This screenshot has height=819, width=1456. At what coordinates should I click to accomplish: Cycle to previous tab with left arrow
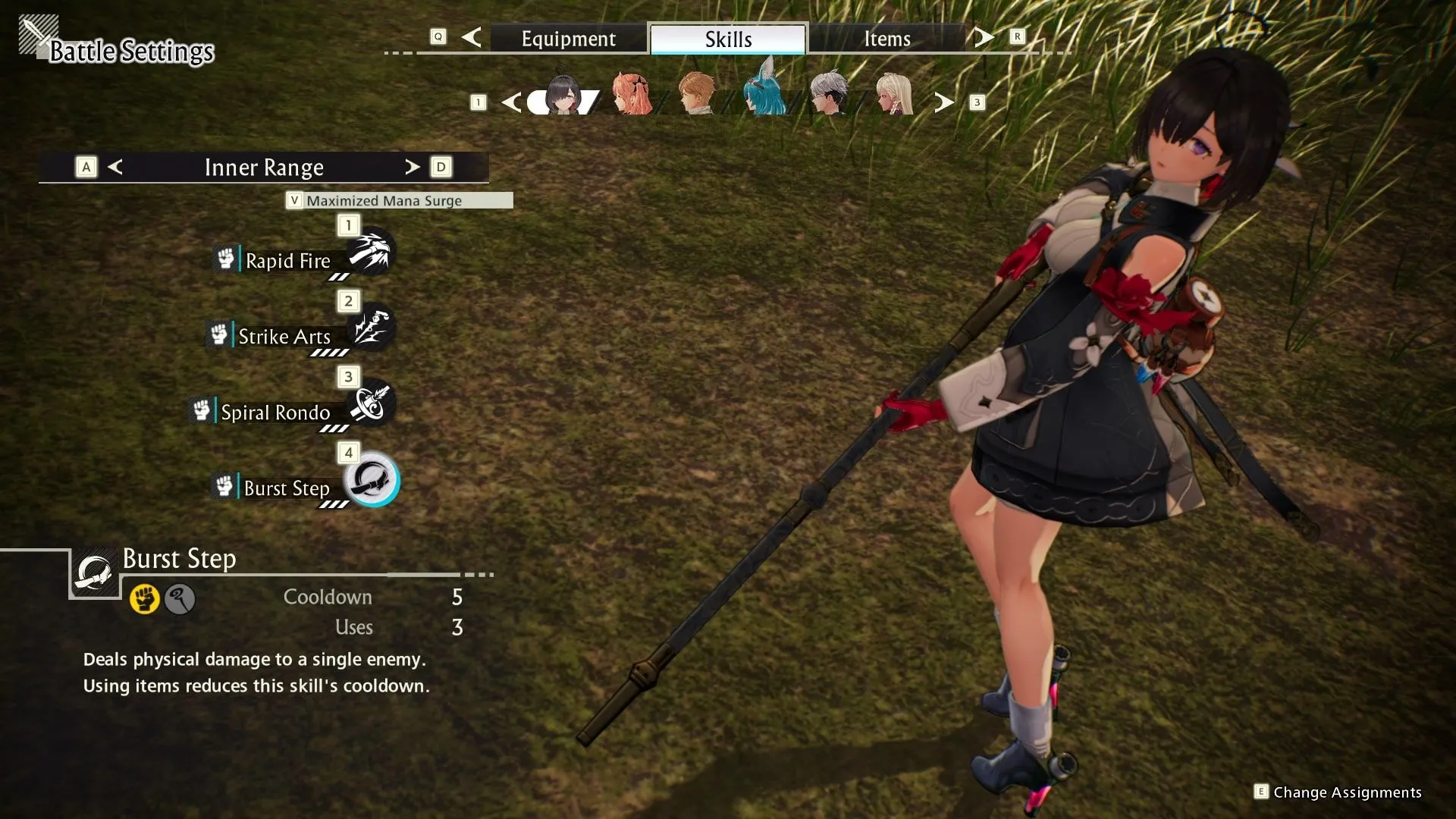click(471, 37)
